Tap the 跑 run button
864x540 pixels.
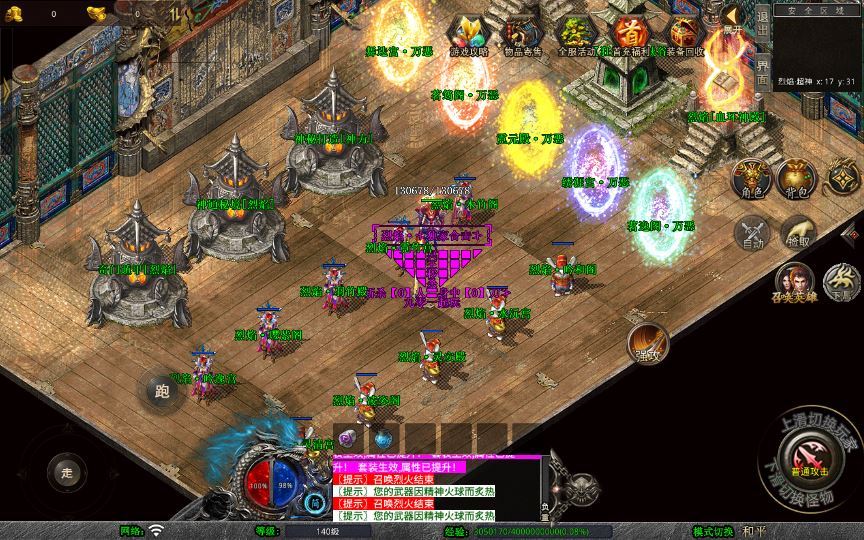[160, 389]
